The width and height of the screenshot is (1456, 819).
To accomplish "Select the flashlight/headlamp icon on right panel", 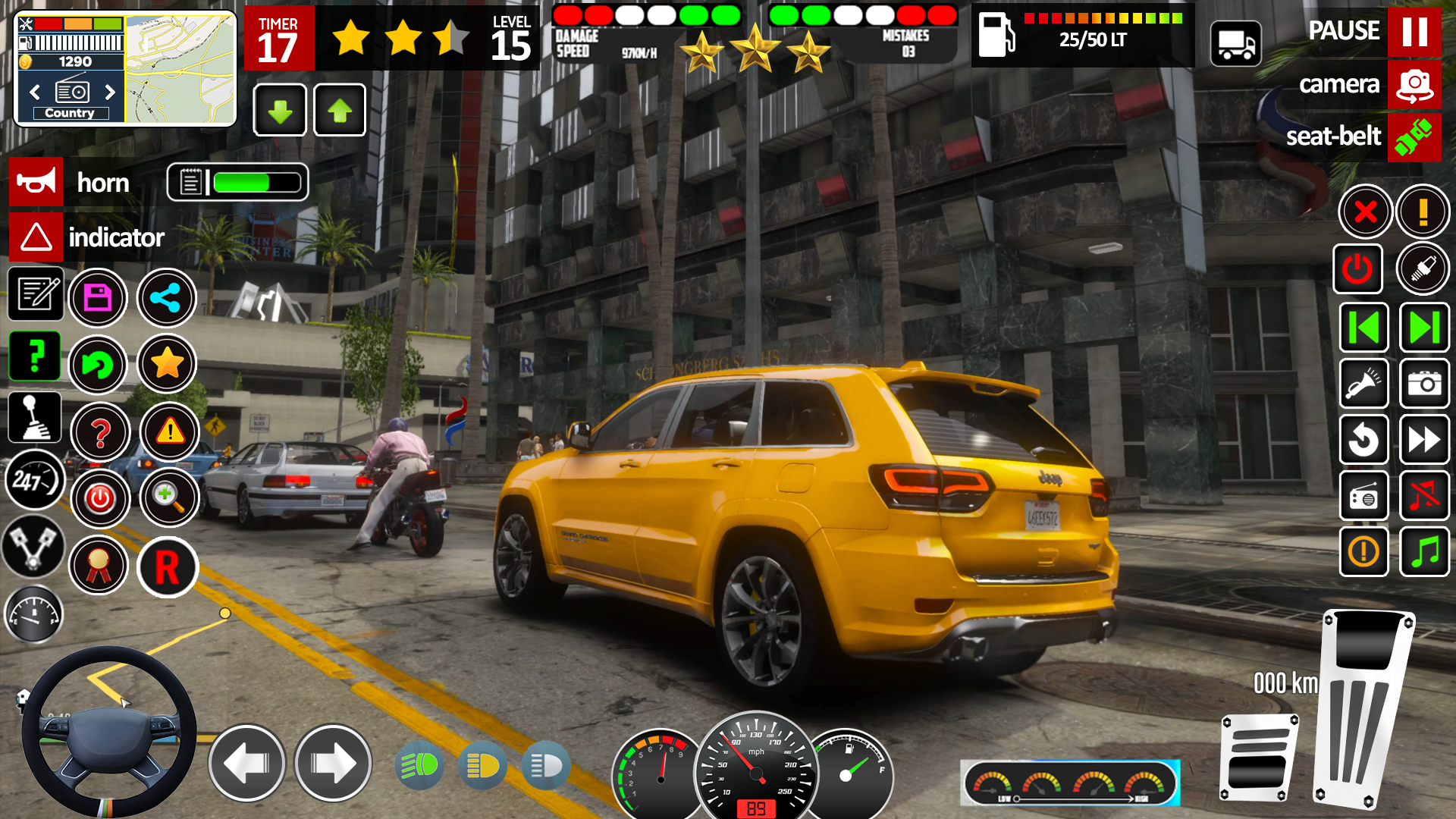I will coord(1363,383).
